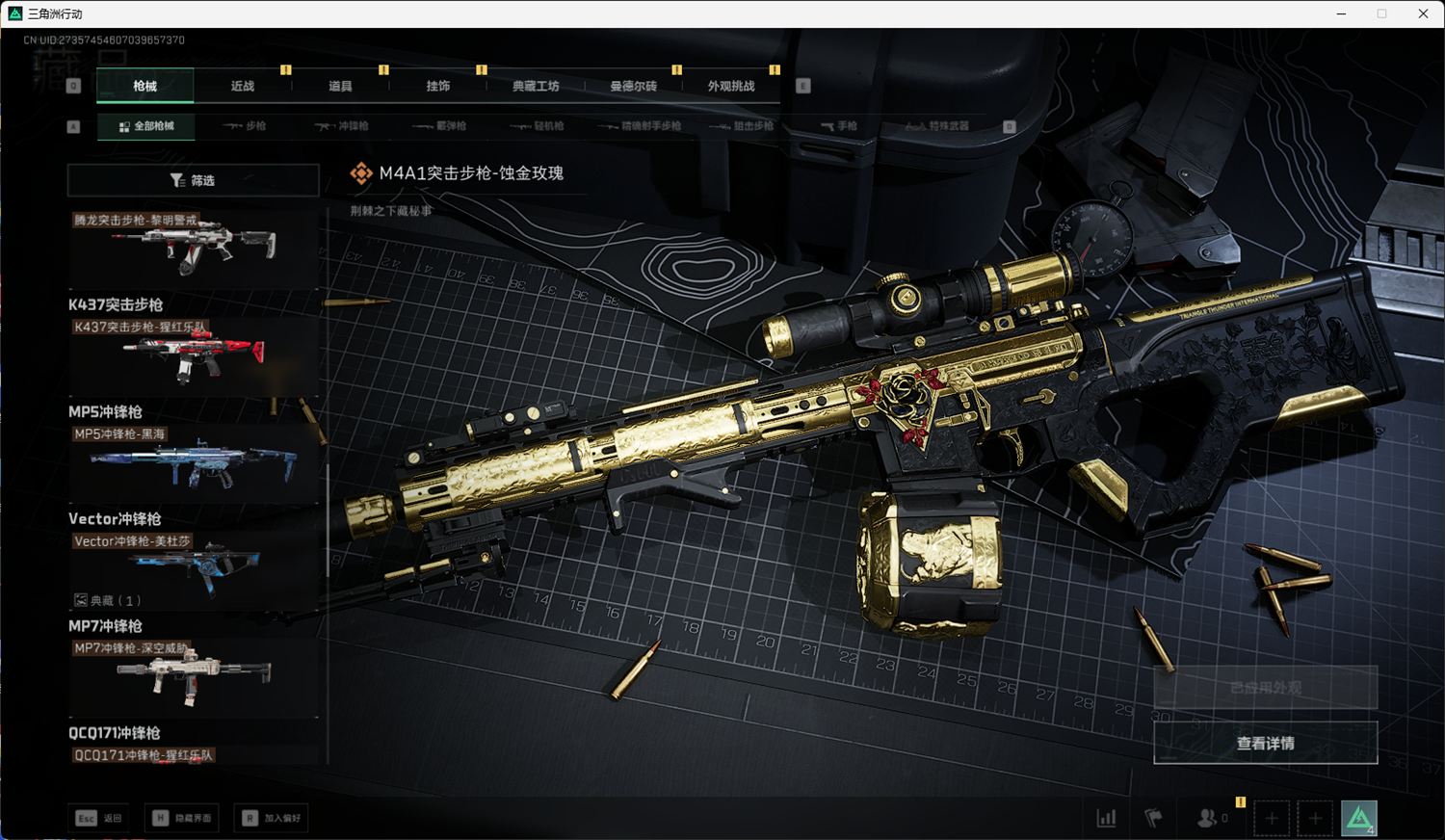Viewport: 1445px width, 840px height.
Task: Select the 挂饰 charms tab
Action: click(438, 86)
